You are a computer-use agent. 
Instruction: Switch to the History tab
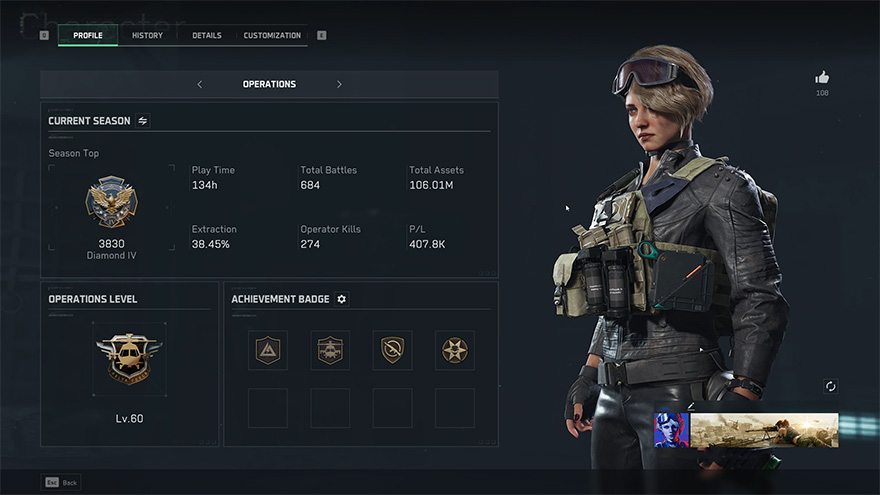(x=147, y=36)
